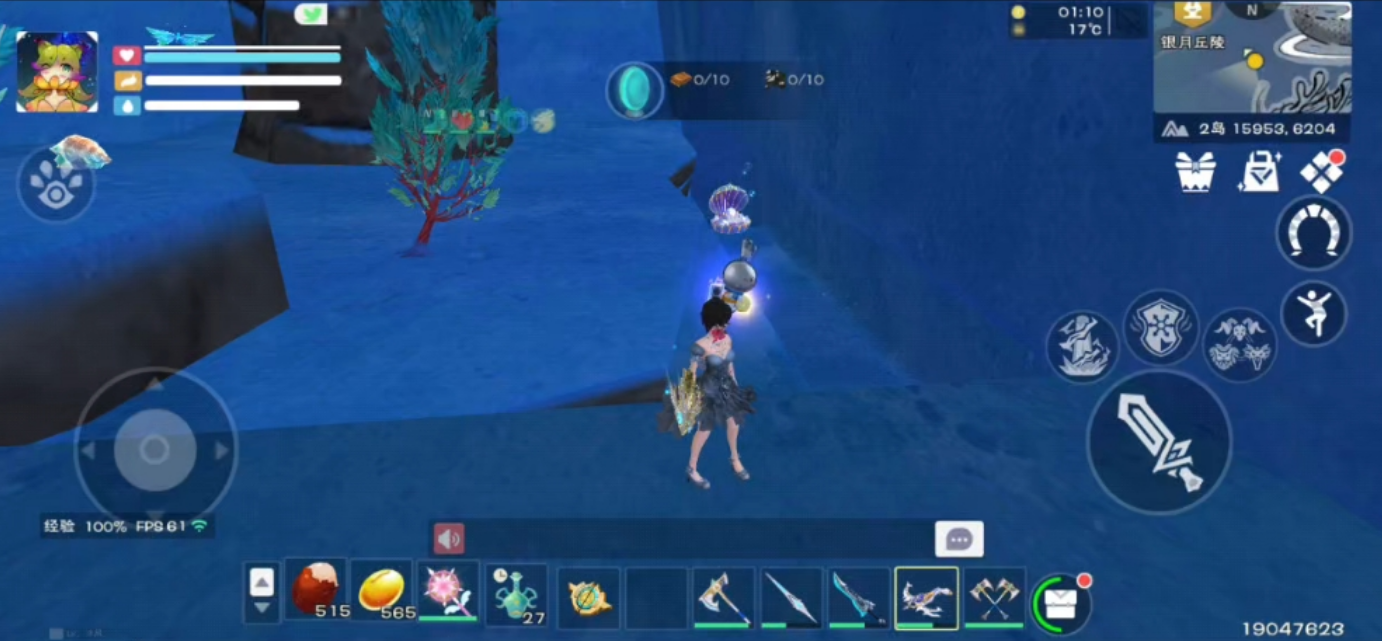Tap the horseshoe mount button
This screenshot has height=641, width=1382.
pos(1313,233)
